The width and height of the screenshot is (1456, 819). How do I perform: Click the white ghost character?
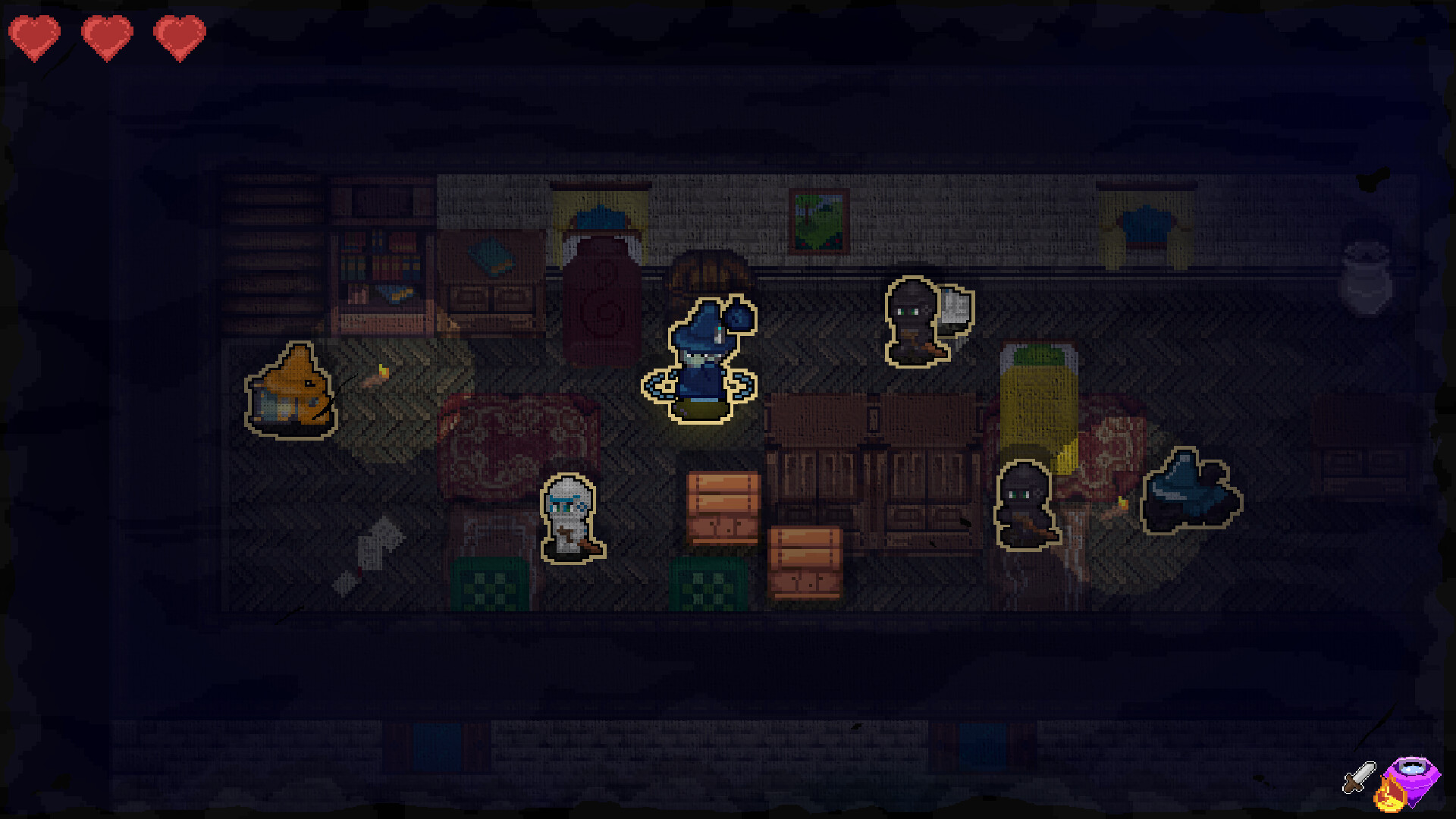pyautogui.click(x=570, y=516)
